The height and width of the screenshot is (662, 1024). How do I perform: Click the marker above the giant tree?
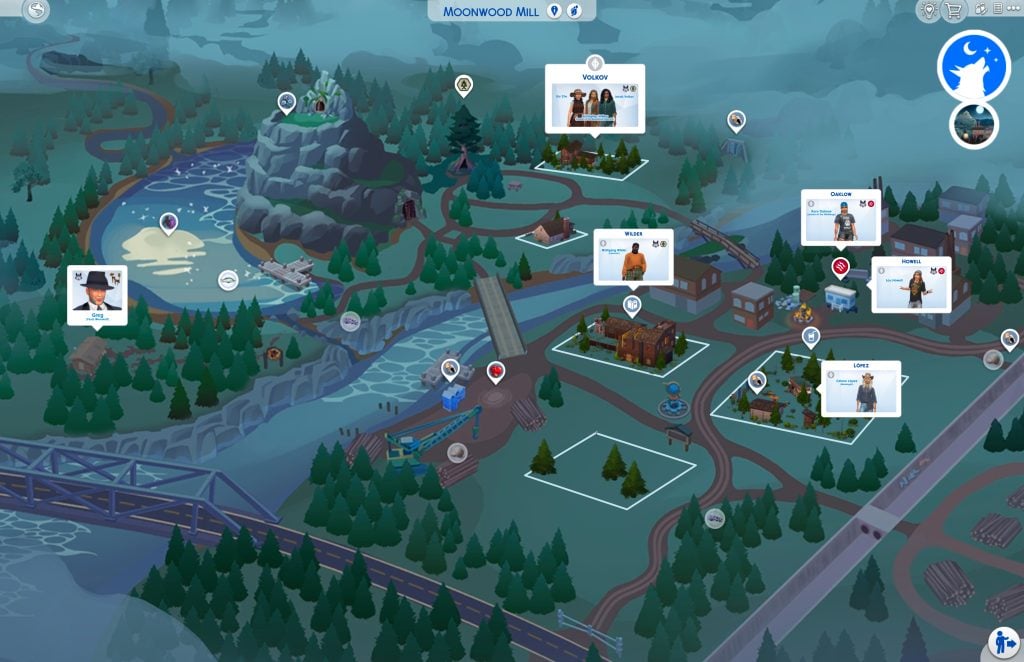pyautogui.click(x=463, y=85)
